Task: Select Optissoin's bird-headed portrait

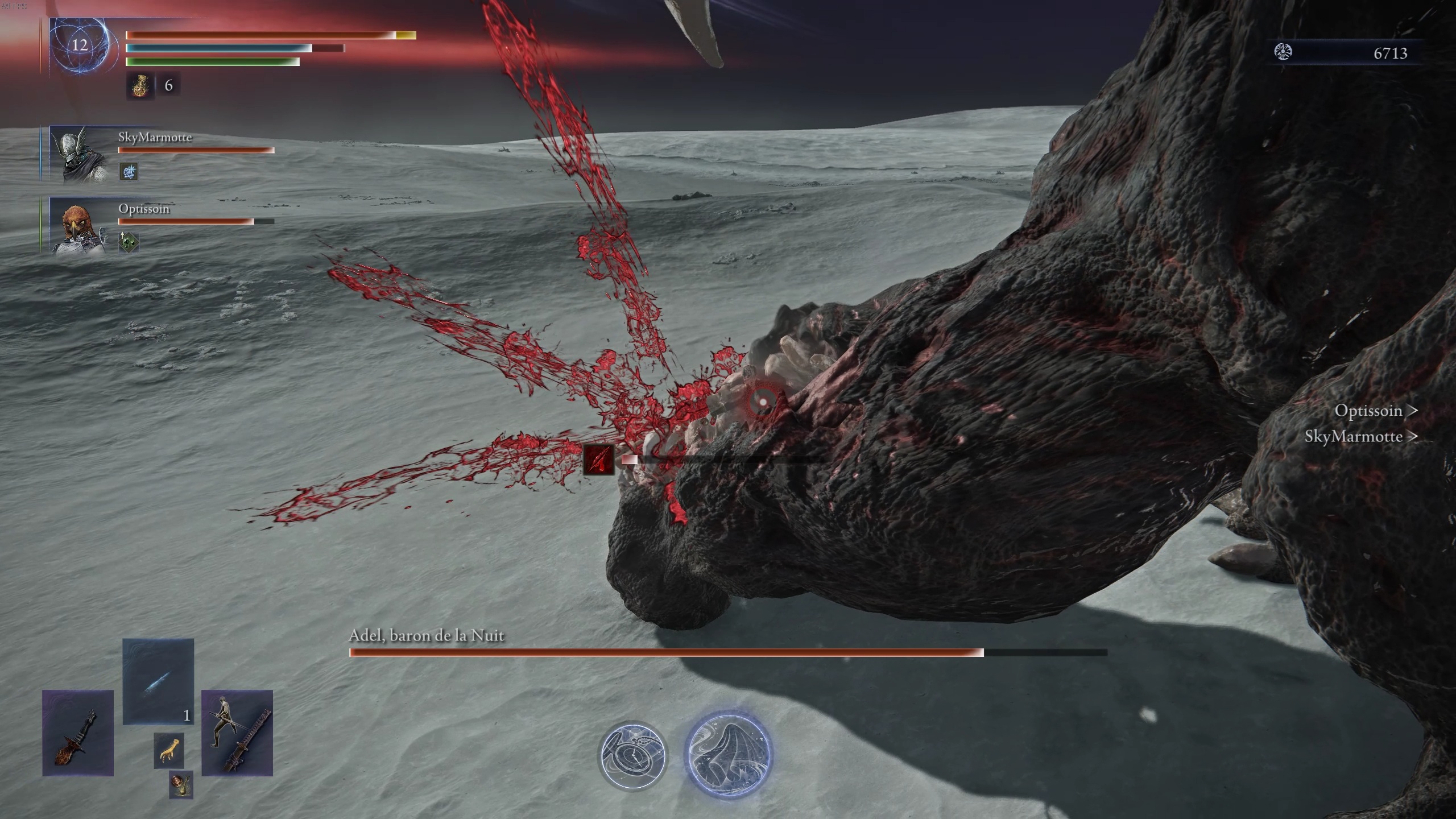Action: pyautogui.click(x=77, y=225)
